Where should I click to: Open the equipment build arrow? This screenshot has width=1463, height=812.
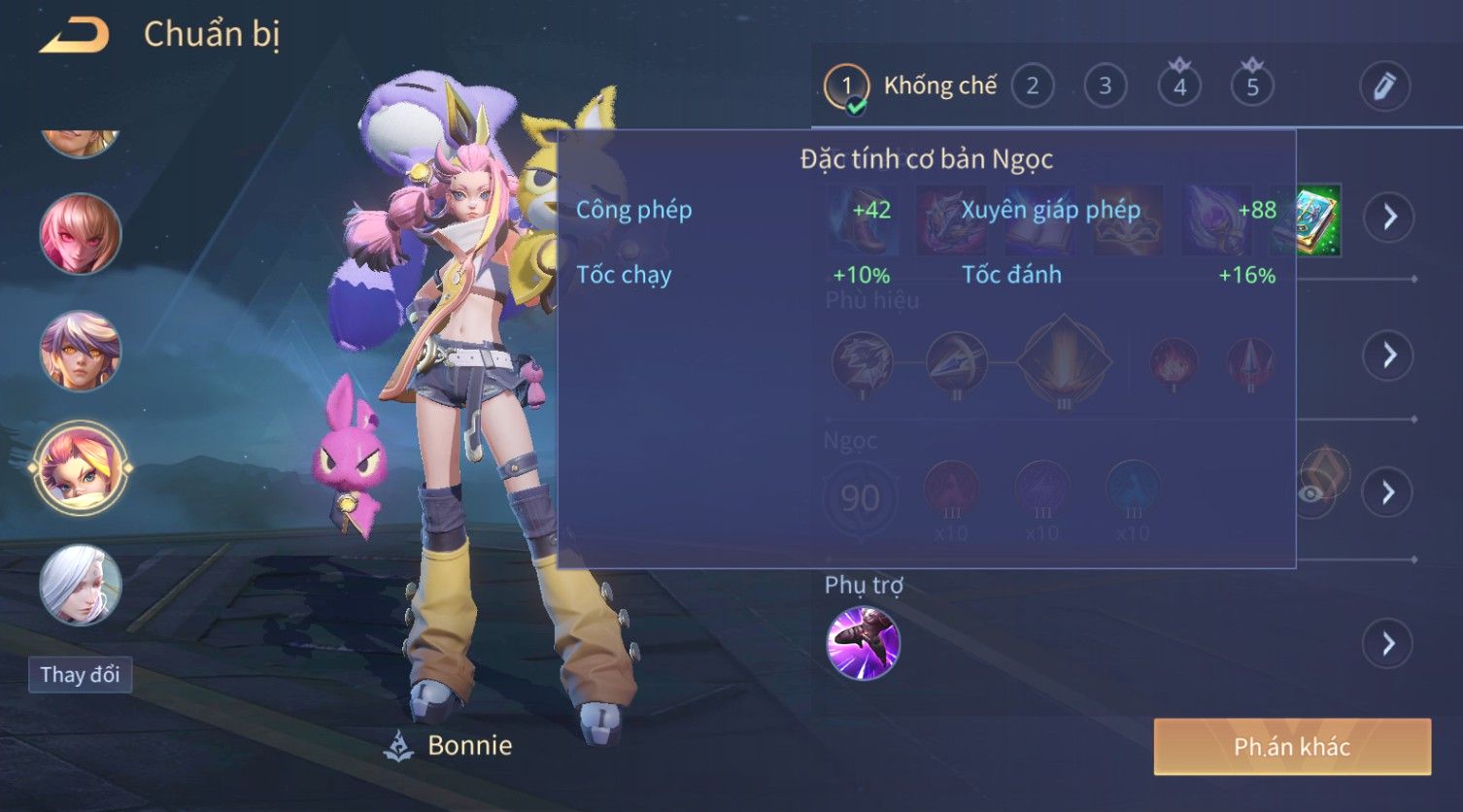[1389, 217]
